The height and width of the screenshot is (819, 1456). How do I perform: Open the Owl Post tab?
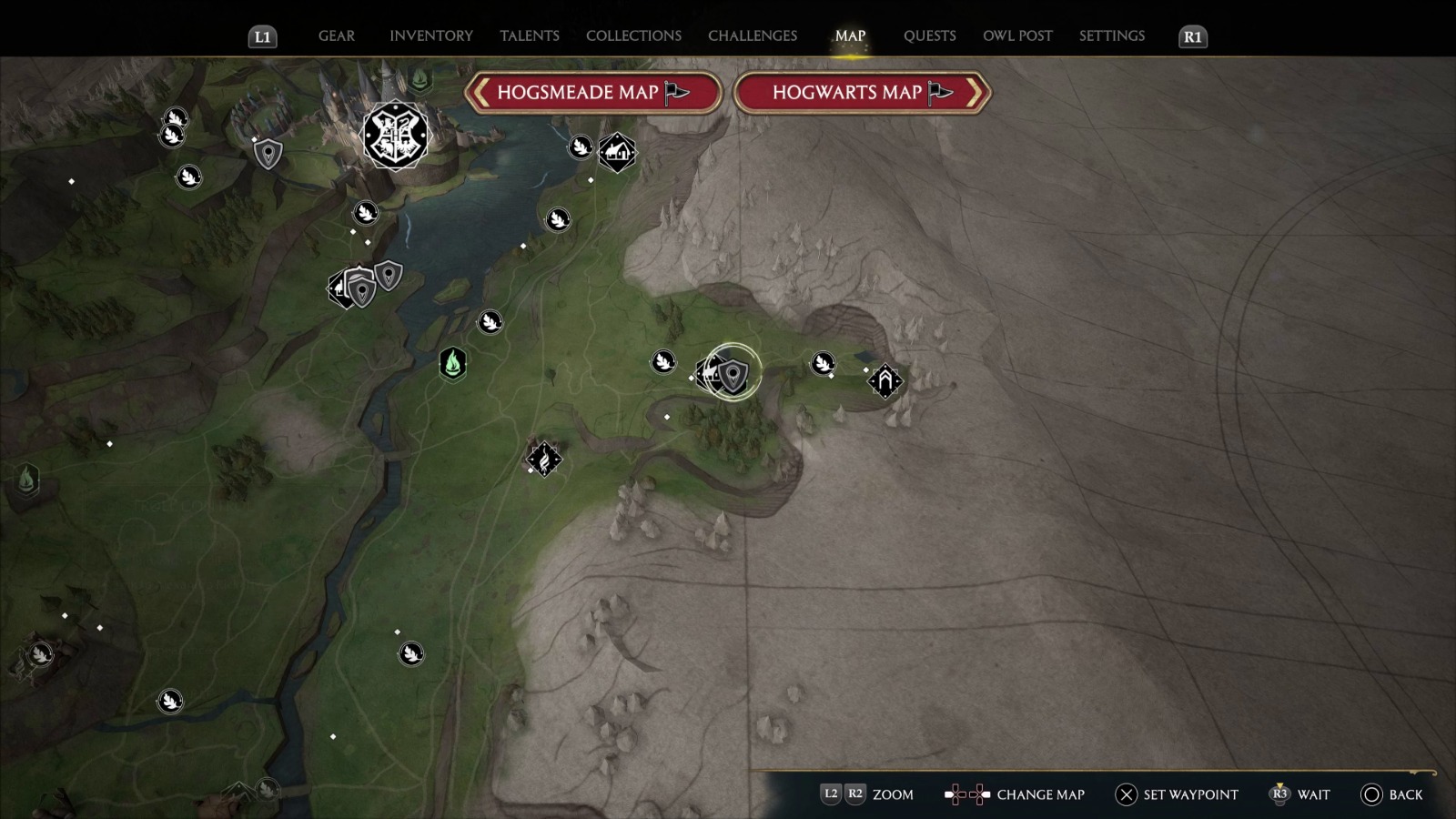pyautogui.click(x=1016, y=36)
